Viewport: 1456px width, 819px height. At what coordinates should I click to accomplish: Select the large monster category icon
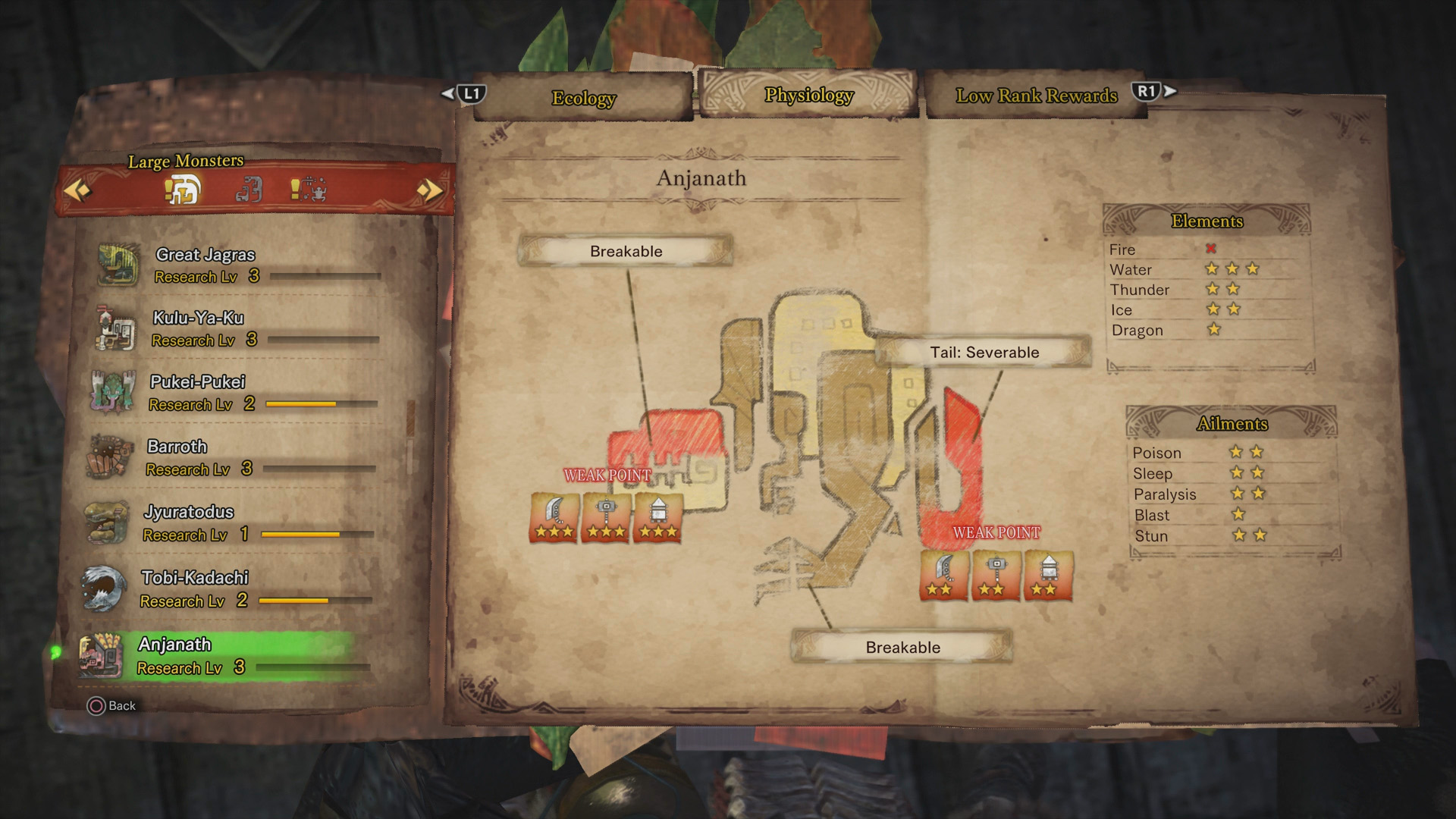tap(183, 190)
